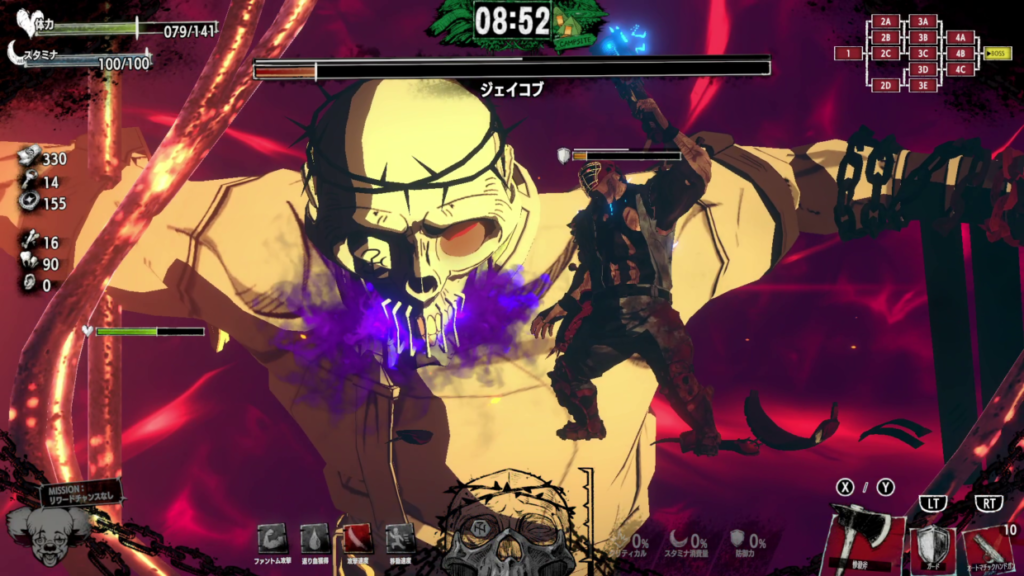The width and height of the screenshot is (1024, 576).
Task: Select stage node 2D on the map
Action: click(x=885, y=85)
